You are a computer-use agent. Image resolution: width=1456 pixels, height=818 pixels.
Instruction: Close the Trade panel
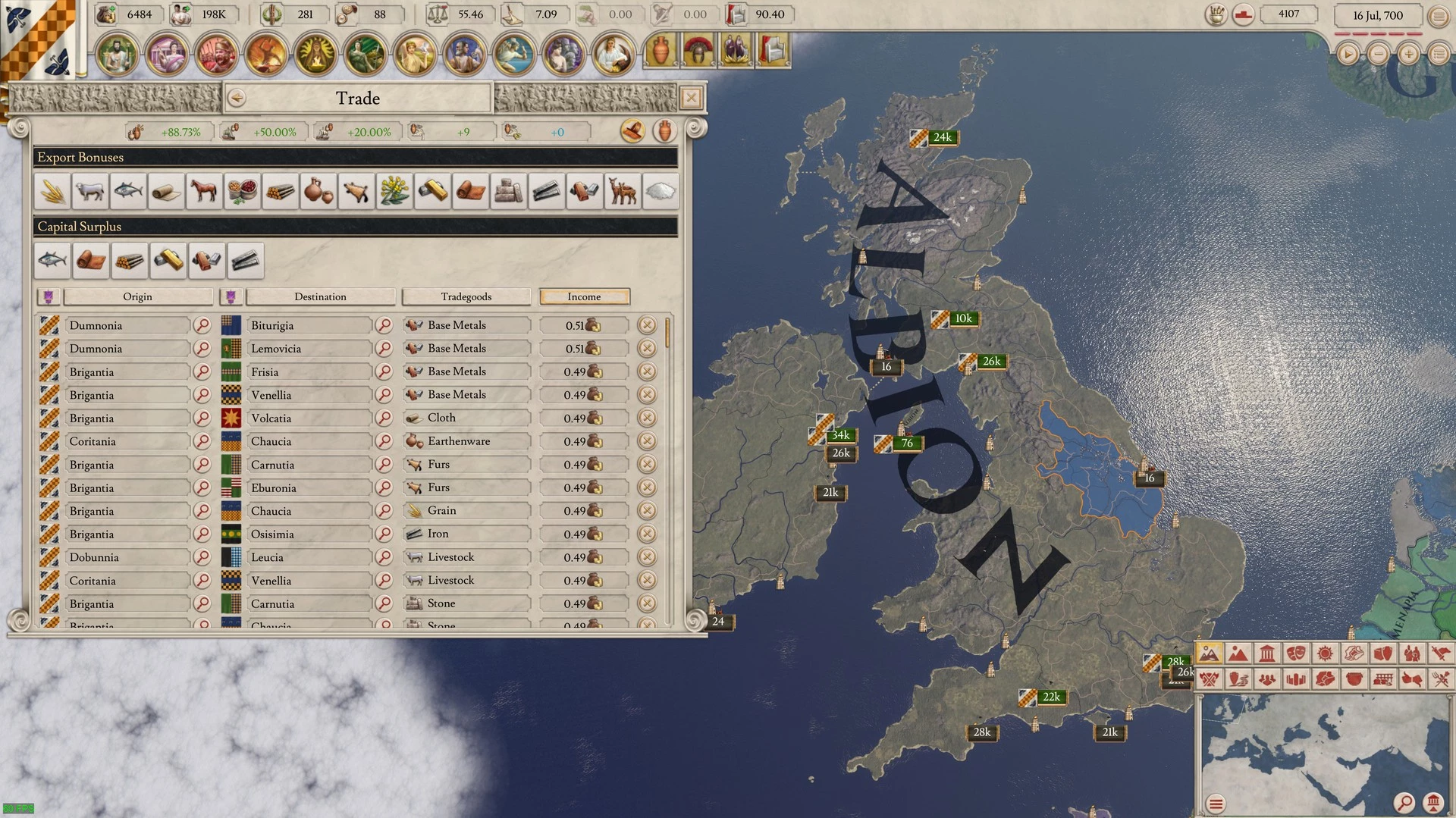[691, 98]
